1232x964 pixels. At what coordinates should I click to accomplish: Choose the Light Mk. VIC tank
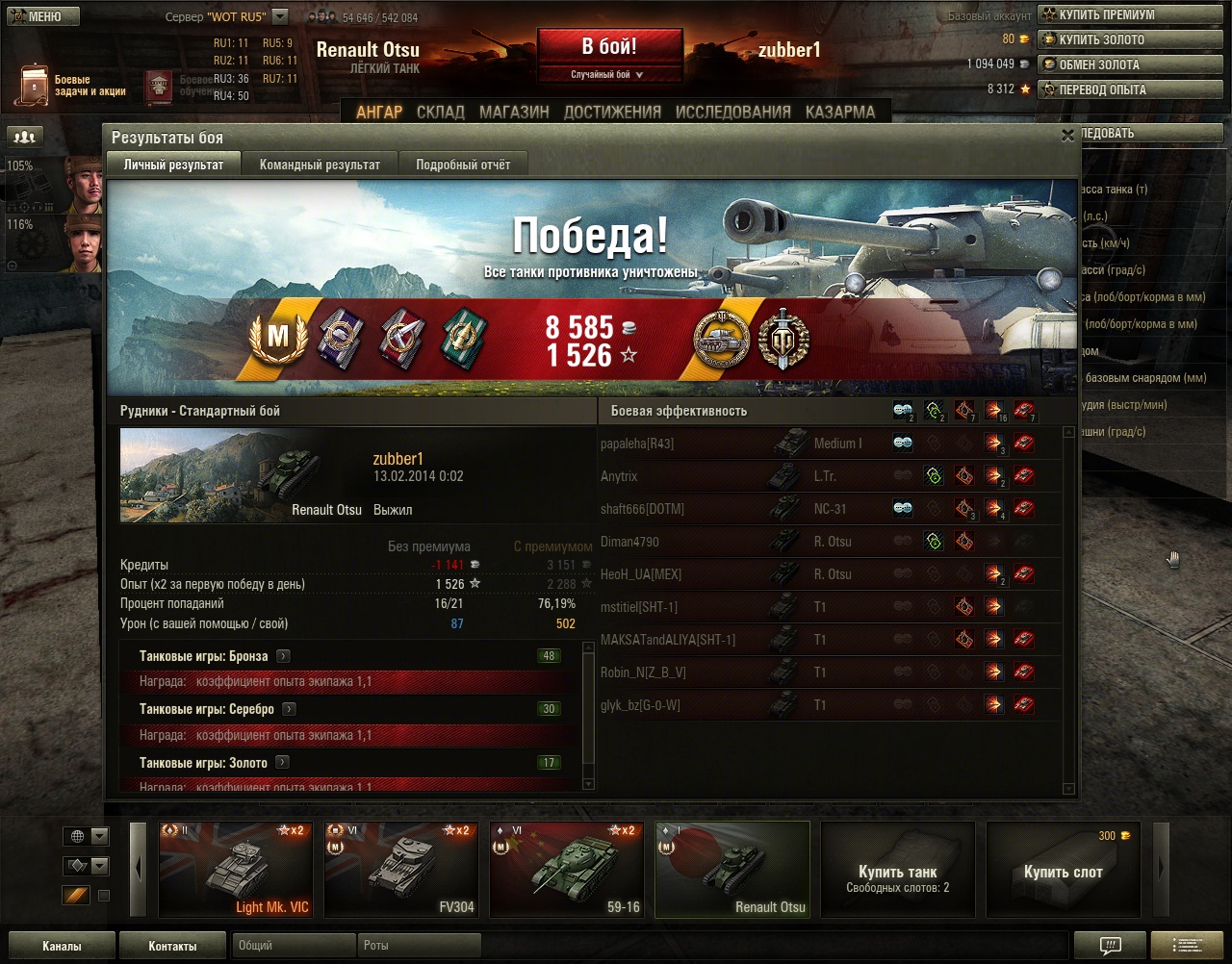(235, 870)
